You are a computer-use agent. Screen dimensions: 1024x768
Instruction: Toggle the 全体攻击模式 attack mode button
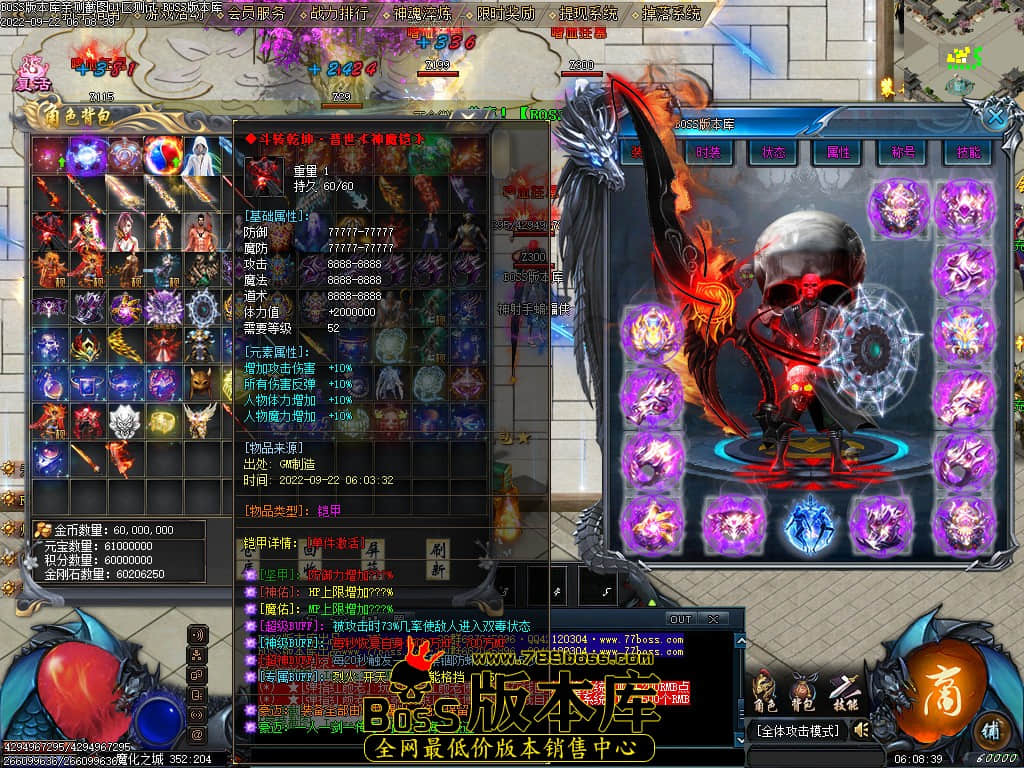coord(802,731)
